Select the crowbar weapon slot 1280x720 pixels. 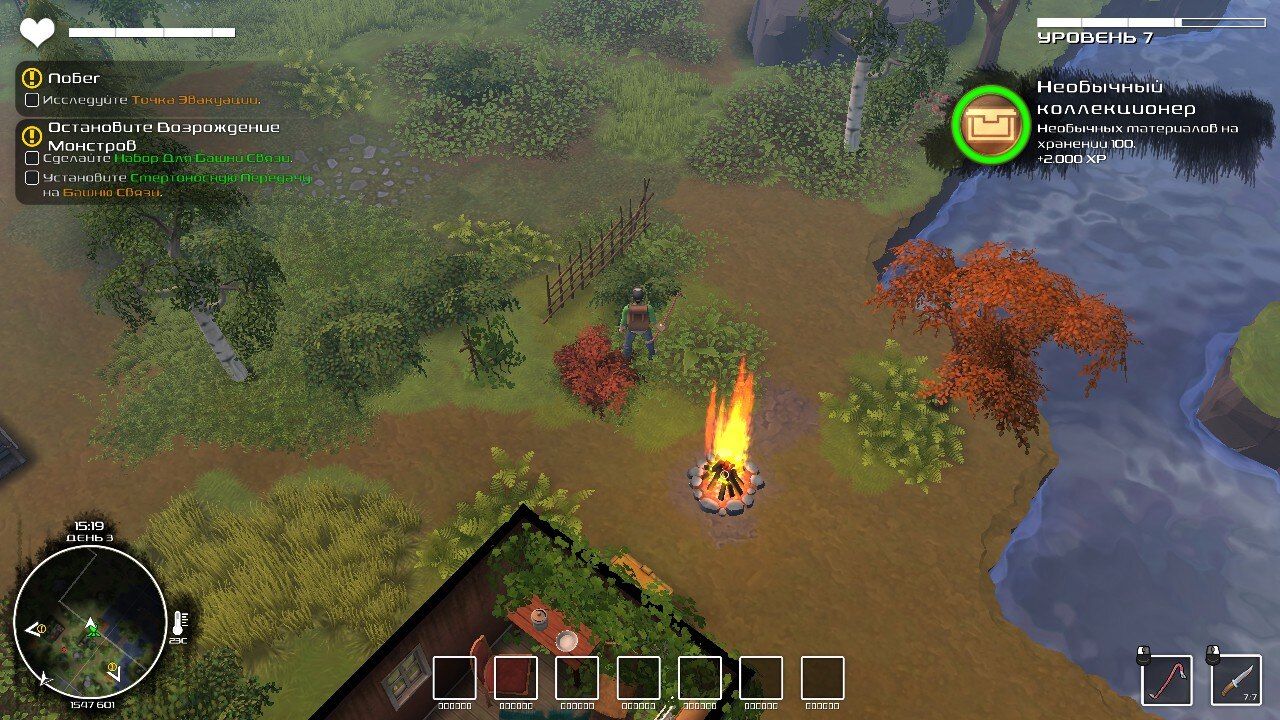coord(1167,681)
